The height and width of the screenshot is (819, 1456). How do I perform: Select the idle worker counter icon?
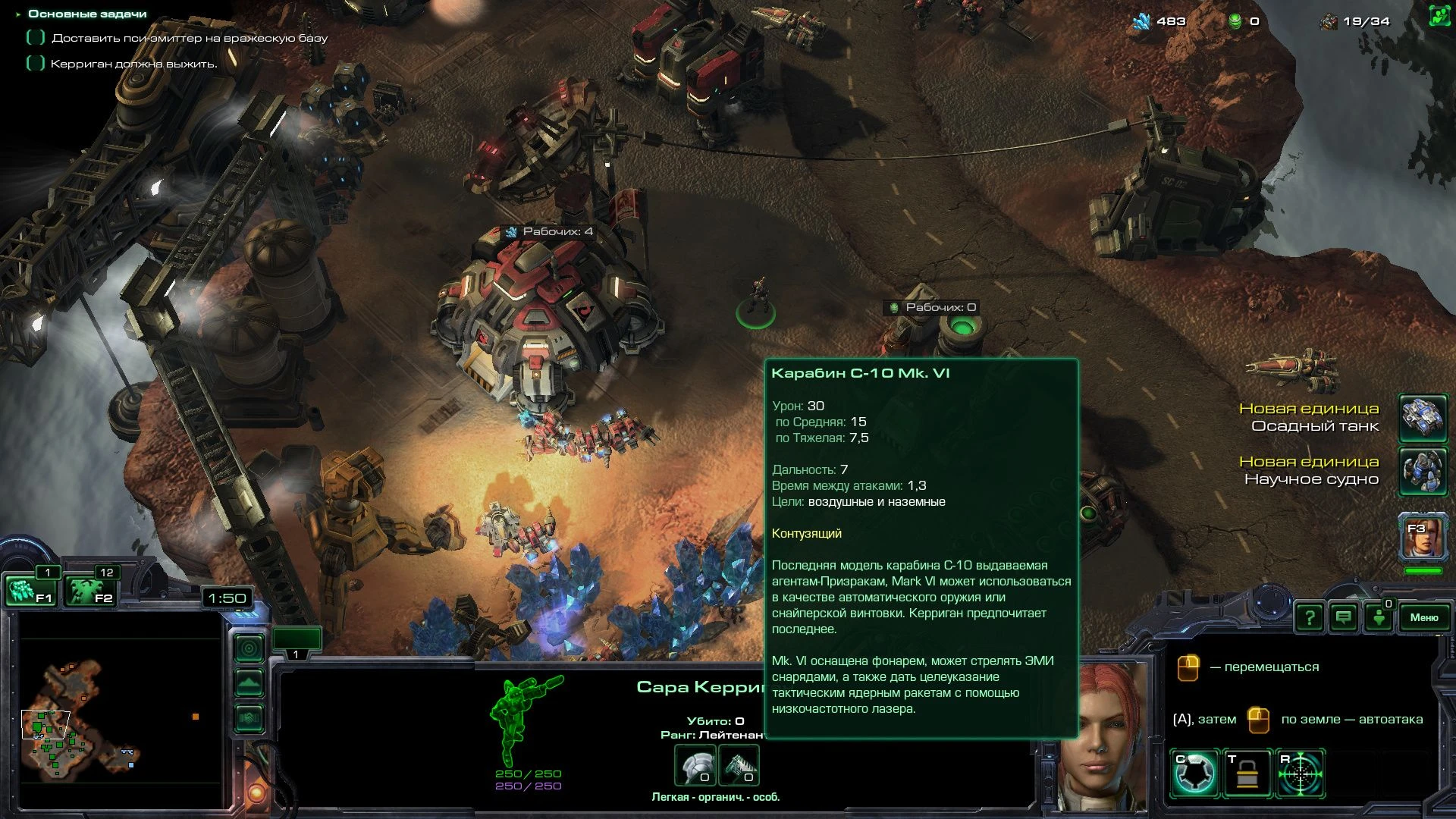[1377, 619]
